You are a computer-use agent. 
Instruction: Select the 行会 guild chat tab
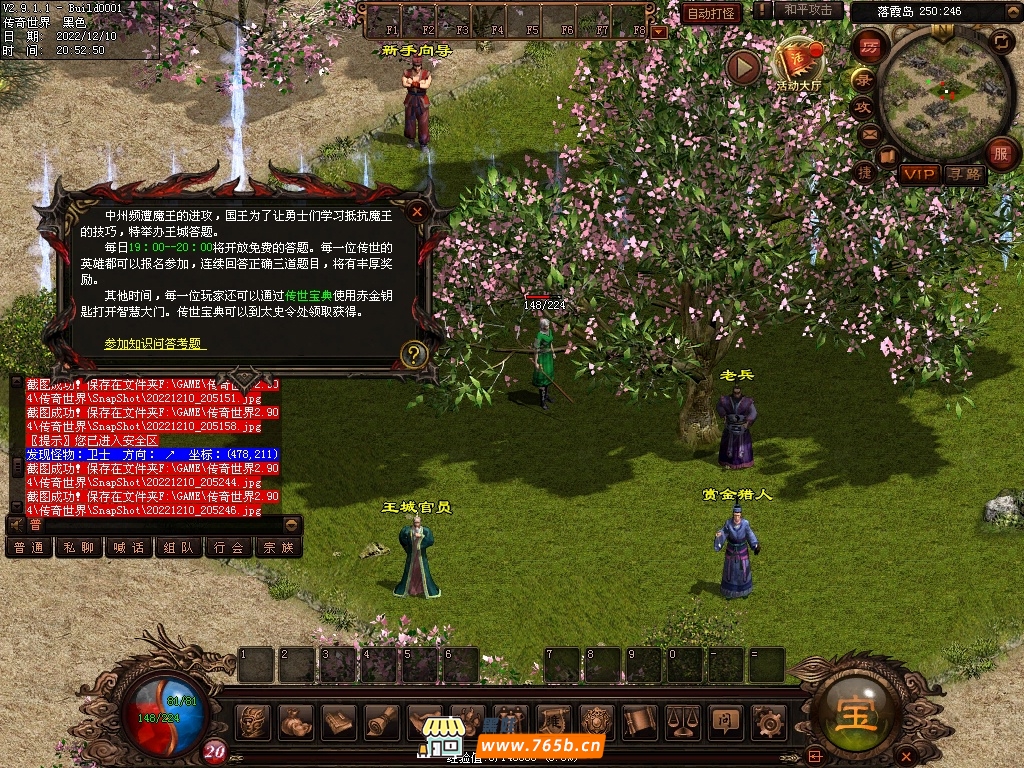point(228,547)
